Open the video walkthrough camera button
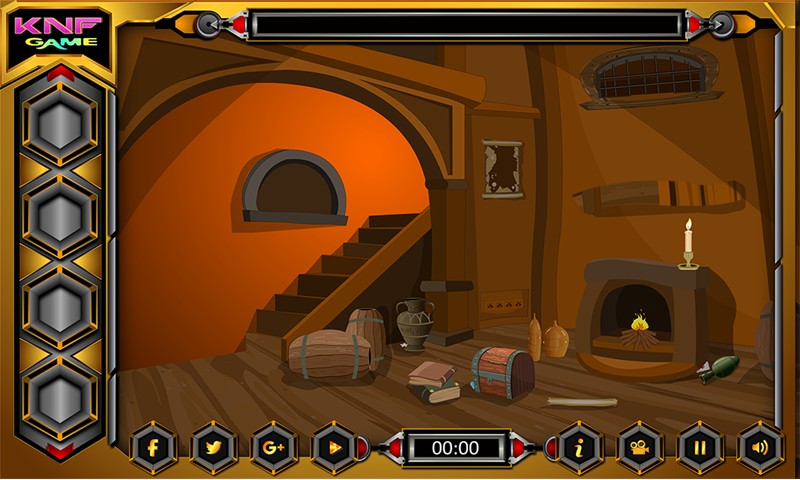Viewport: 800px width, 480px height. 639,447
